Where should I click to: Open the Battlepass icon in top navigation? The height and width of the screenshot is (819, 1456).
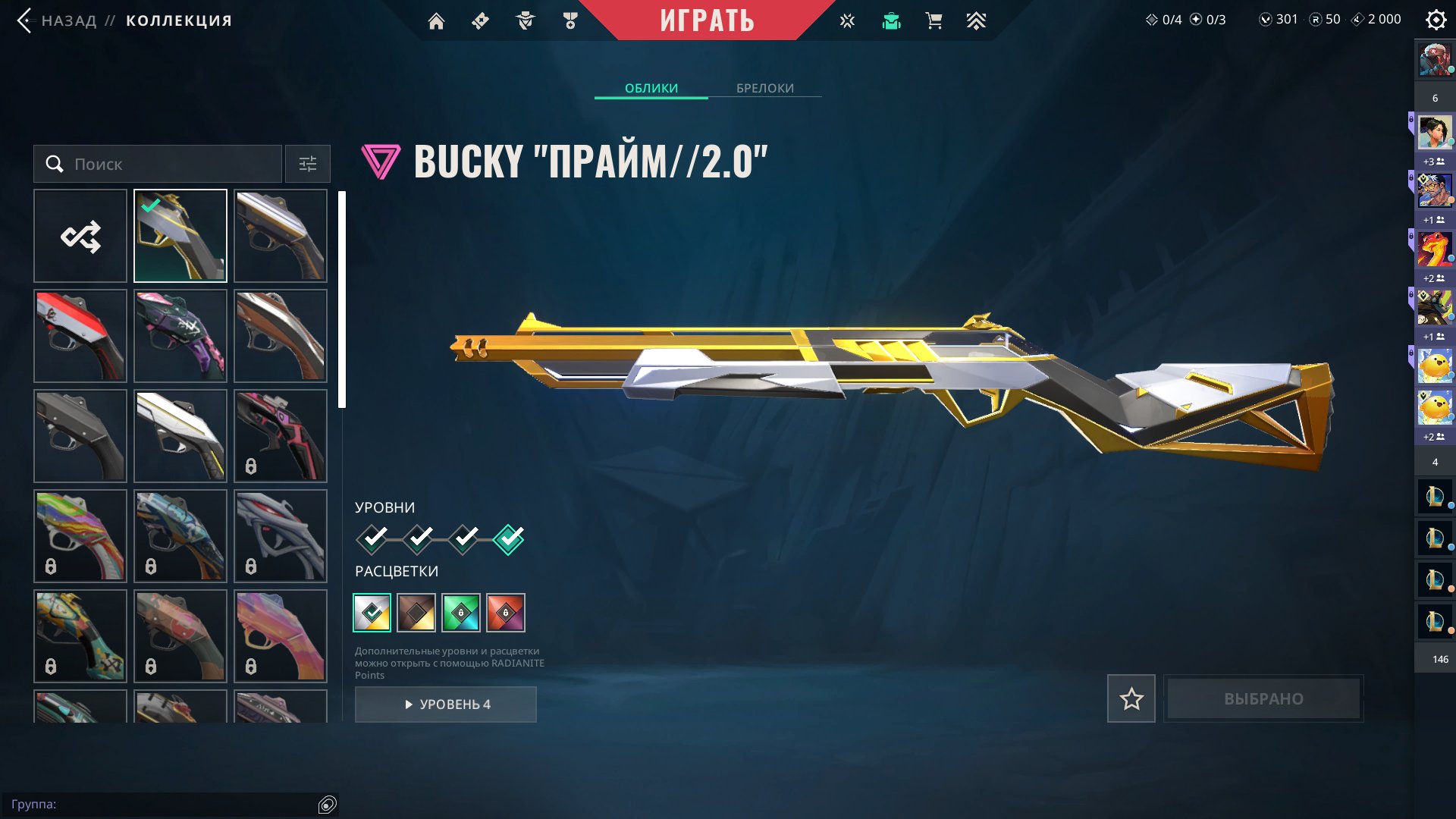(x=479, y=20)
